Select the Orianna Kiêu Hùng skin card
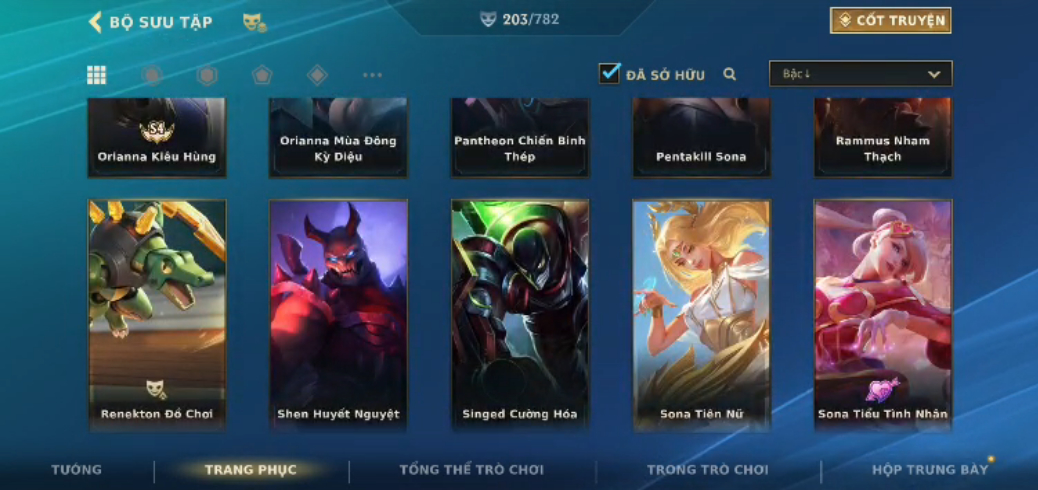Image resolution: width=1038 pixels, height=490 pixels. pos(157,138)
